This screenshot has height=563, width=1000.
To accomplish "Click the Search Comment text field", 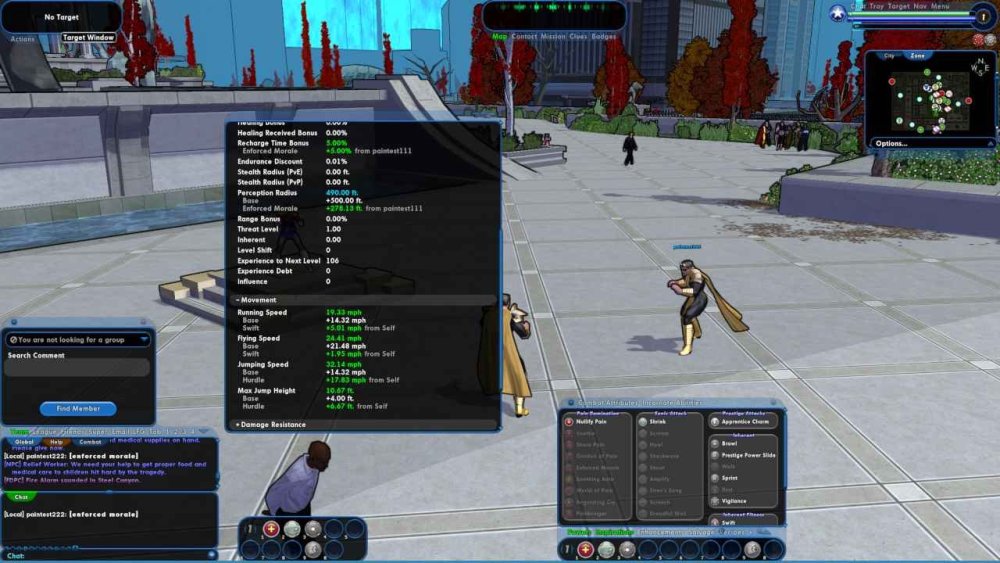I will [78, 368].
